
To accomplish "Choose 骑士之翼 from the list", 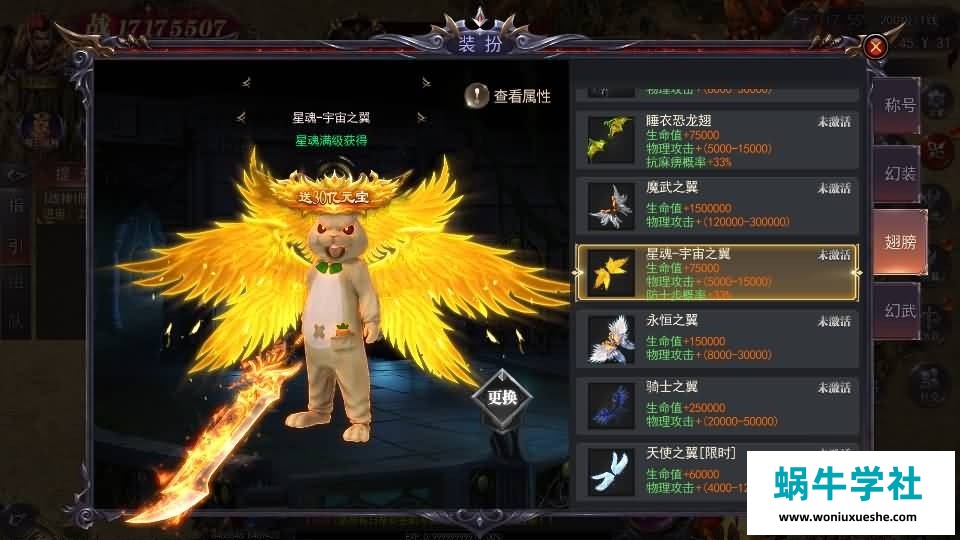I will coord(717,404).
